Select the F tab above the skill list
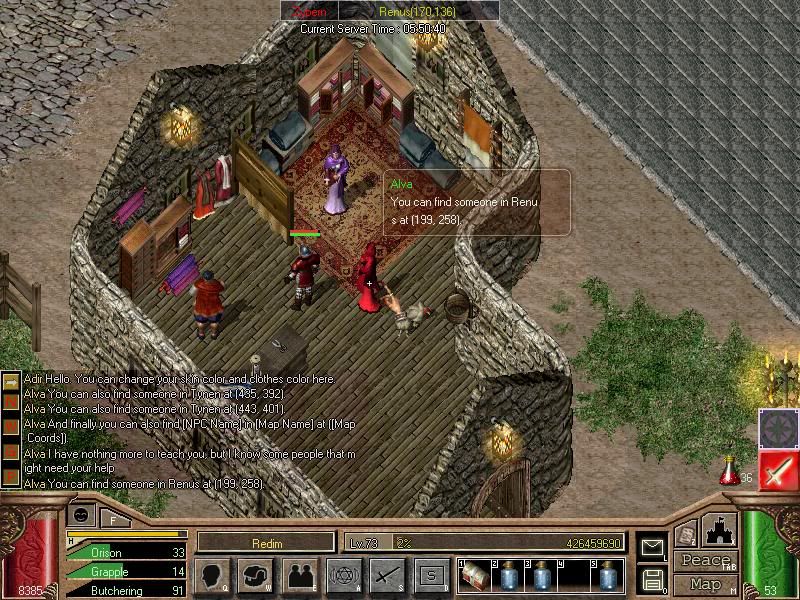Screen dimensions: 800x600 pyautogui.click(x=113, y=519)
